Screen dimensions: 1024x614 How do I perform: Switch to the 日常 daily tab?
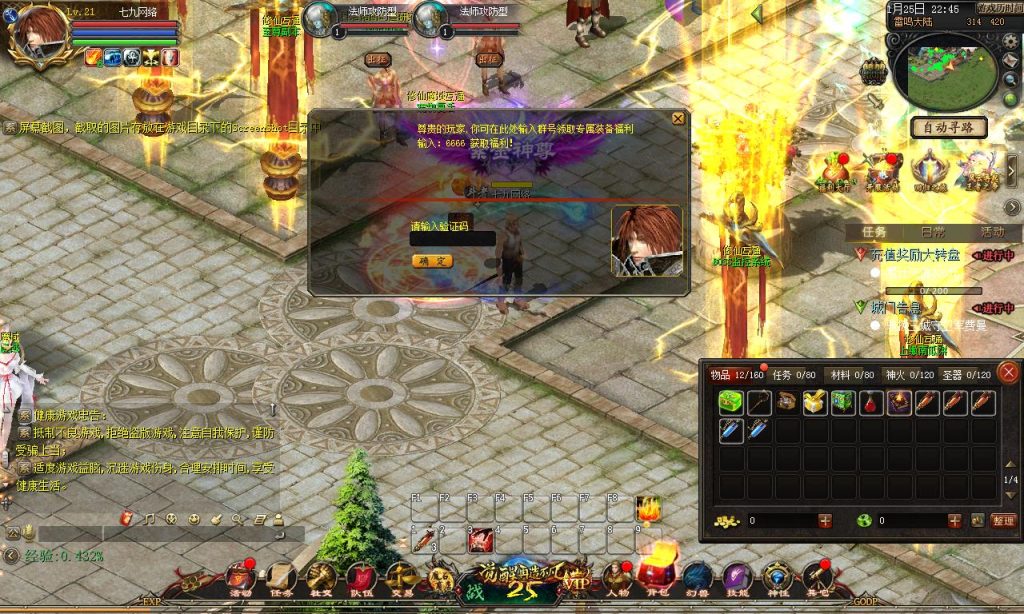tap(932, 231)
